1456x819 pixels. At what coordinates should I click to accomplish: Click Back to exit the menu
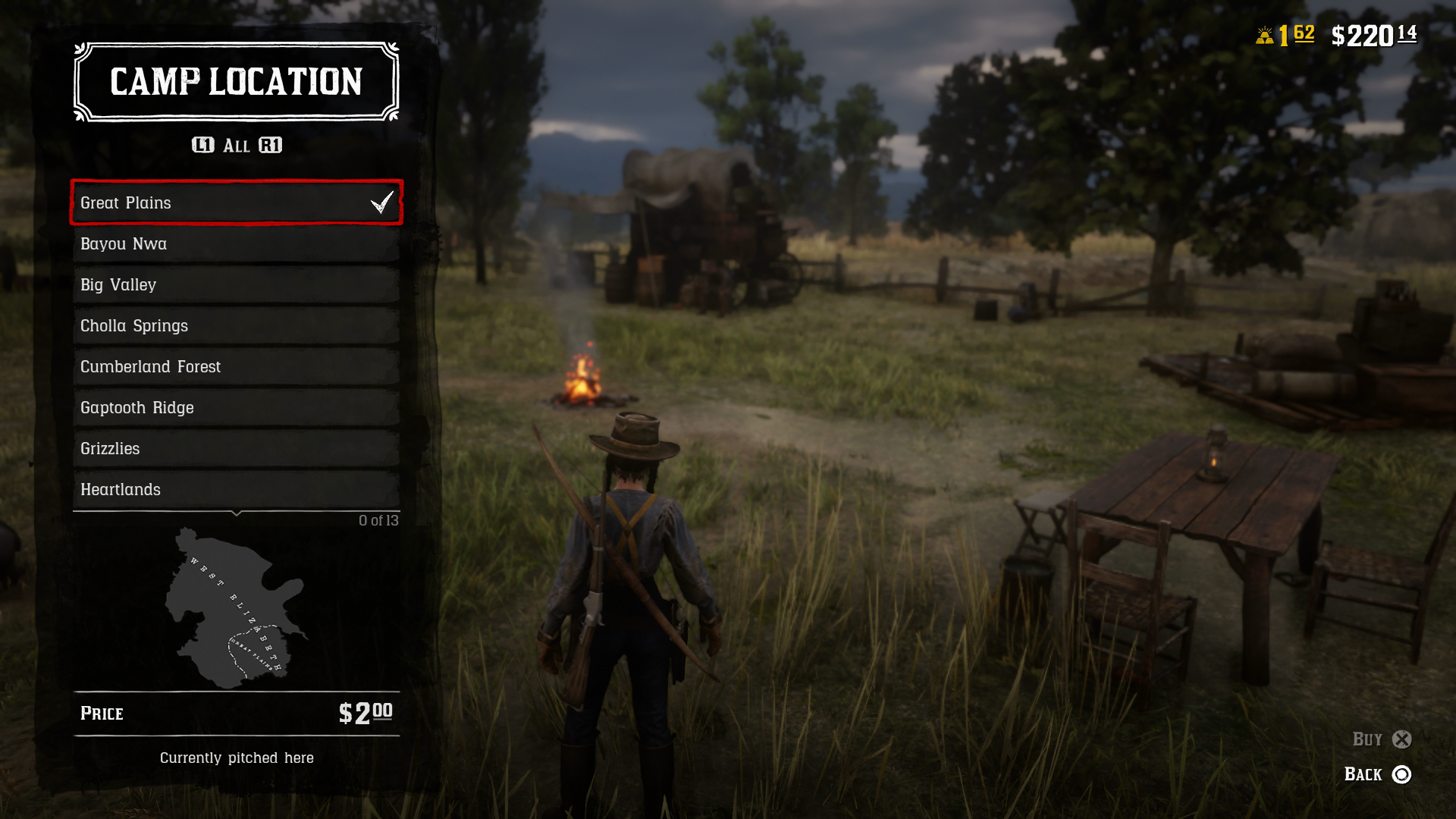click(x=1365, y=775)
